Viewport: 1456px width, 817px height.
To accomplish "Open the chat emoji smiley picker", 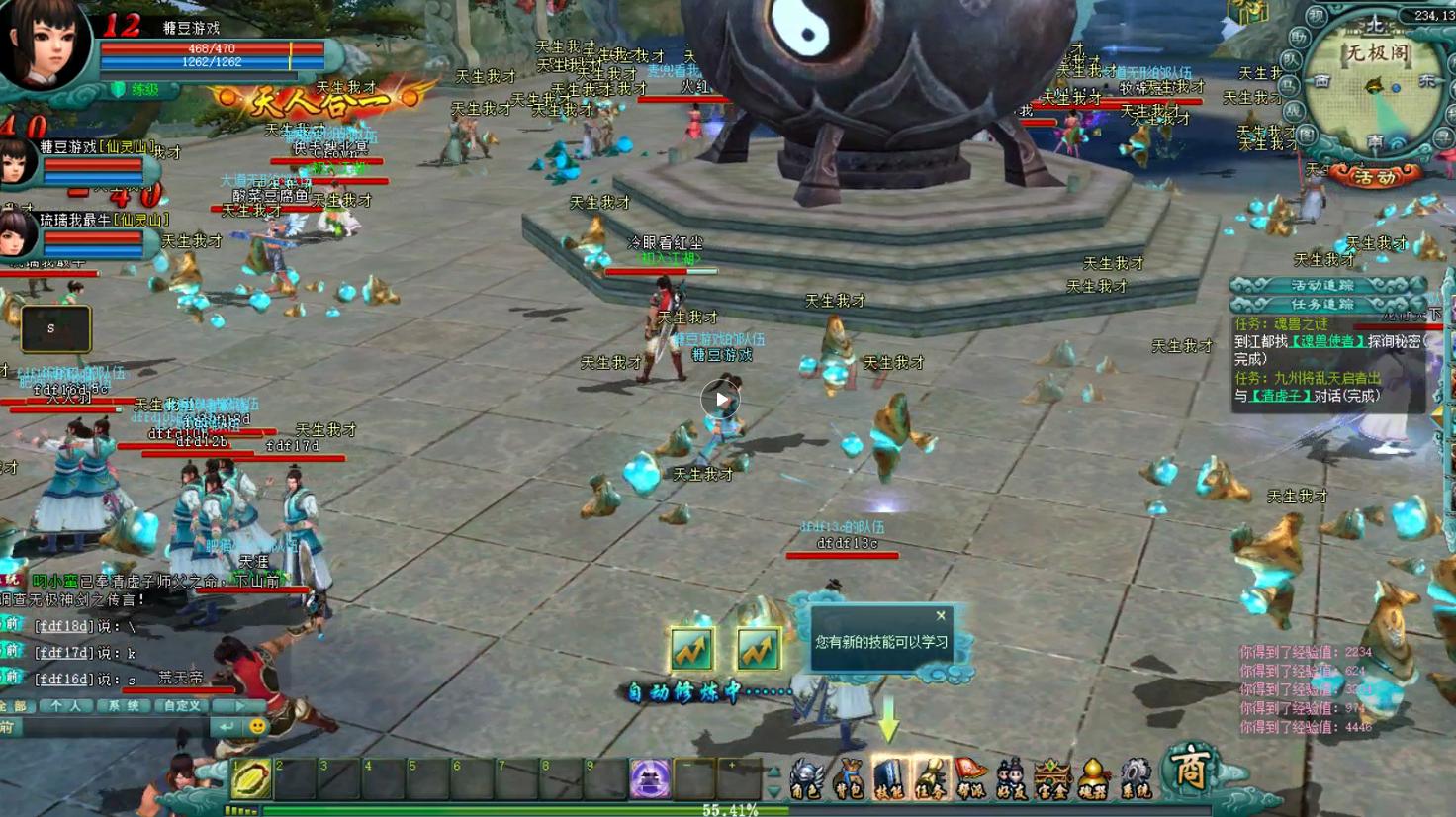I will [257, 727].
